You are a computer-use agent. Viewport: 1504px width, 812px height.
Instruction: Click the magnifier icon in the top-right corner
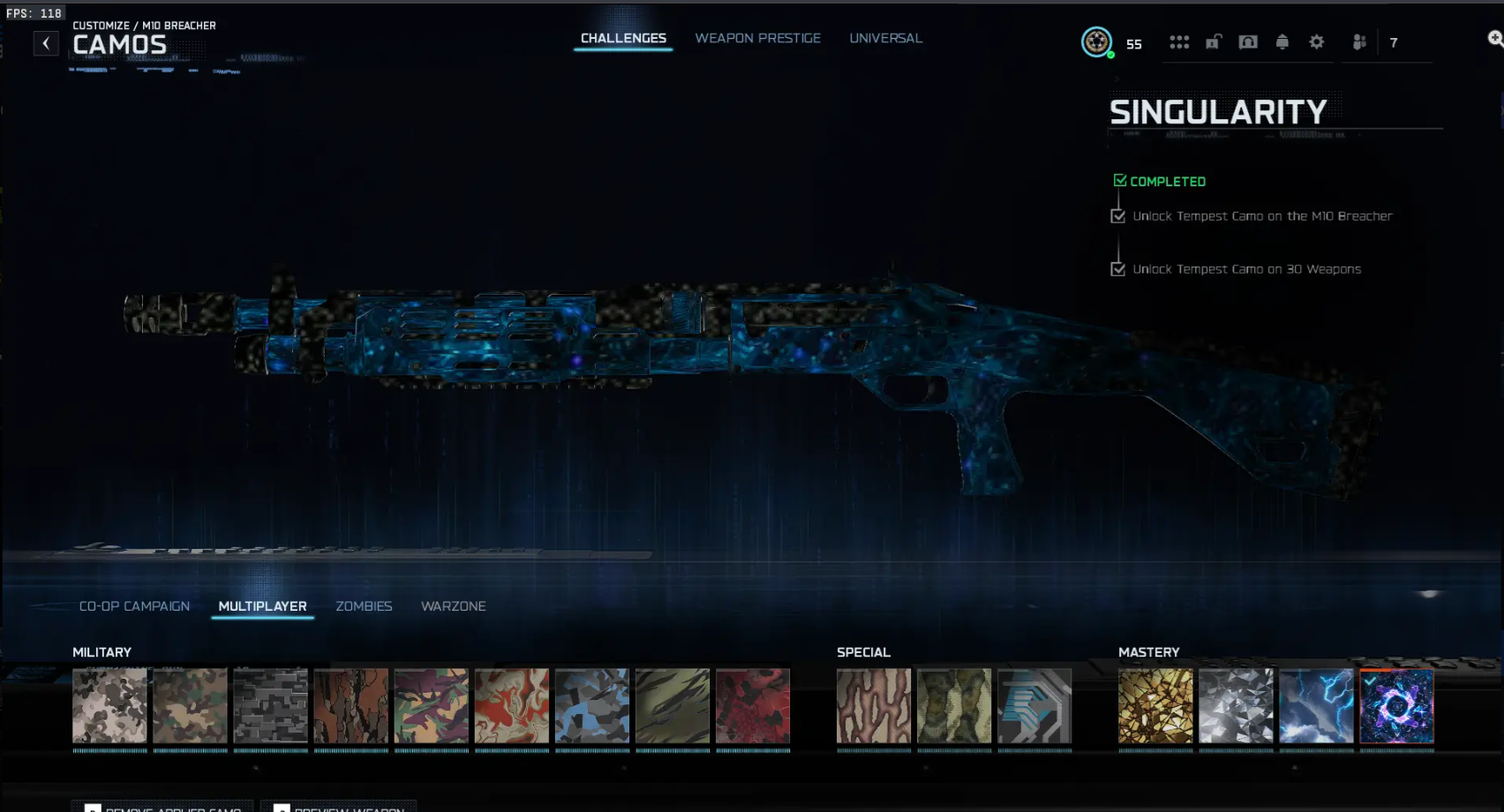(x=1494, y=39)
